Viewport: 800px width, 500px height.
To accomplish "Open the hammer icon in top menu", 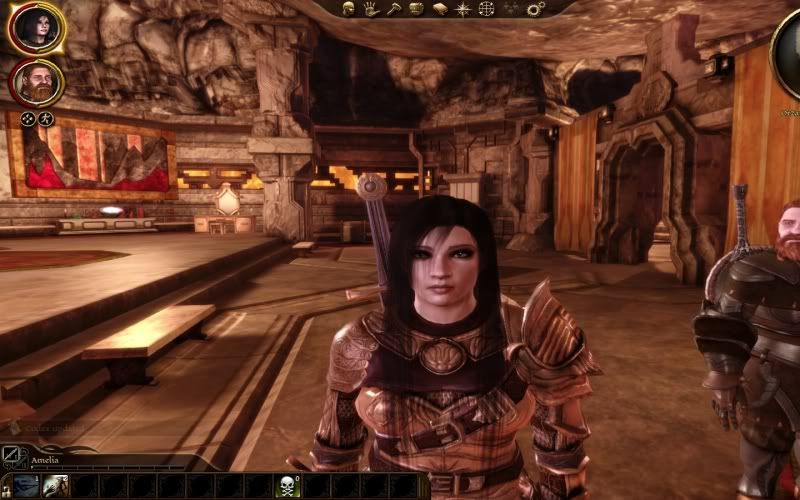I will point(393,9).
